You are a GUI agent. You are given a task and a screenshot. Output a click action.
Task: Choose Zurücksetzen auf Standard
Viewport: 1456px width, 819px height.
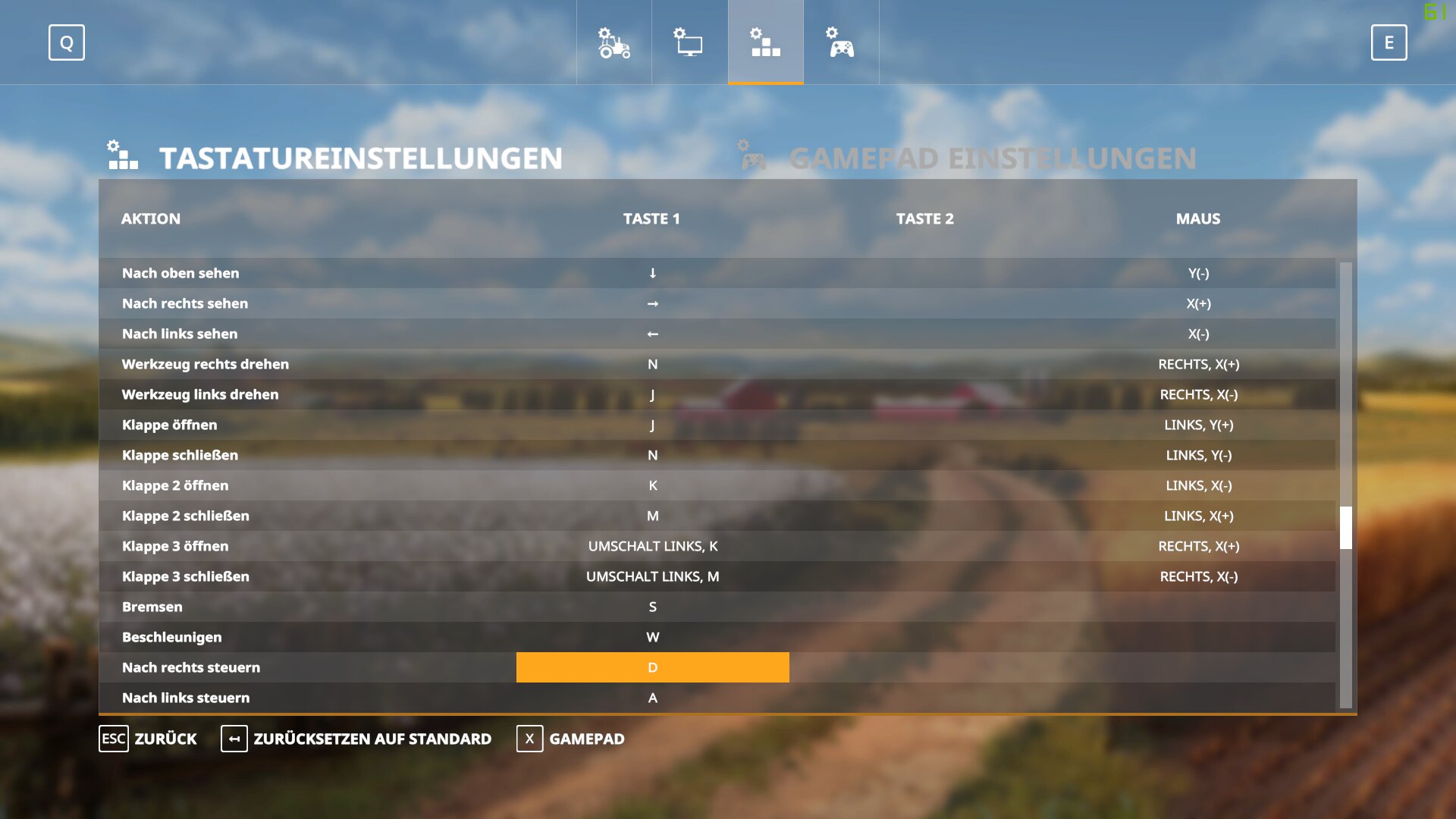pyautogui.click(x=356, y=739)
